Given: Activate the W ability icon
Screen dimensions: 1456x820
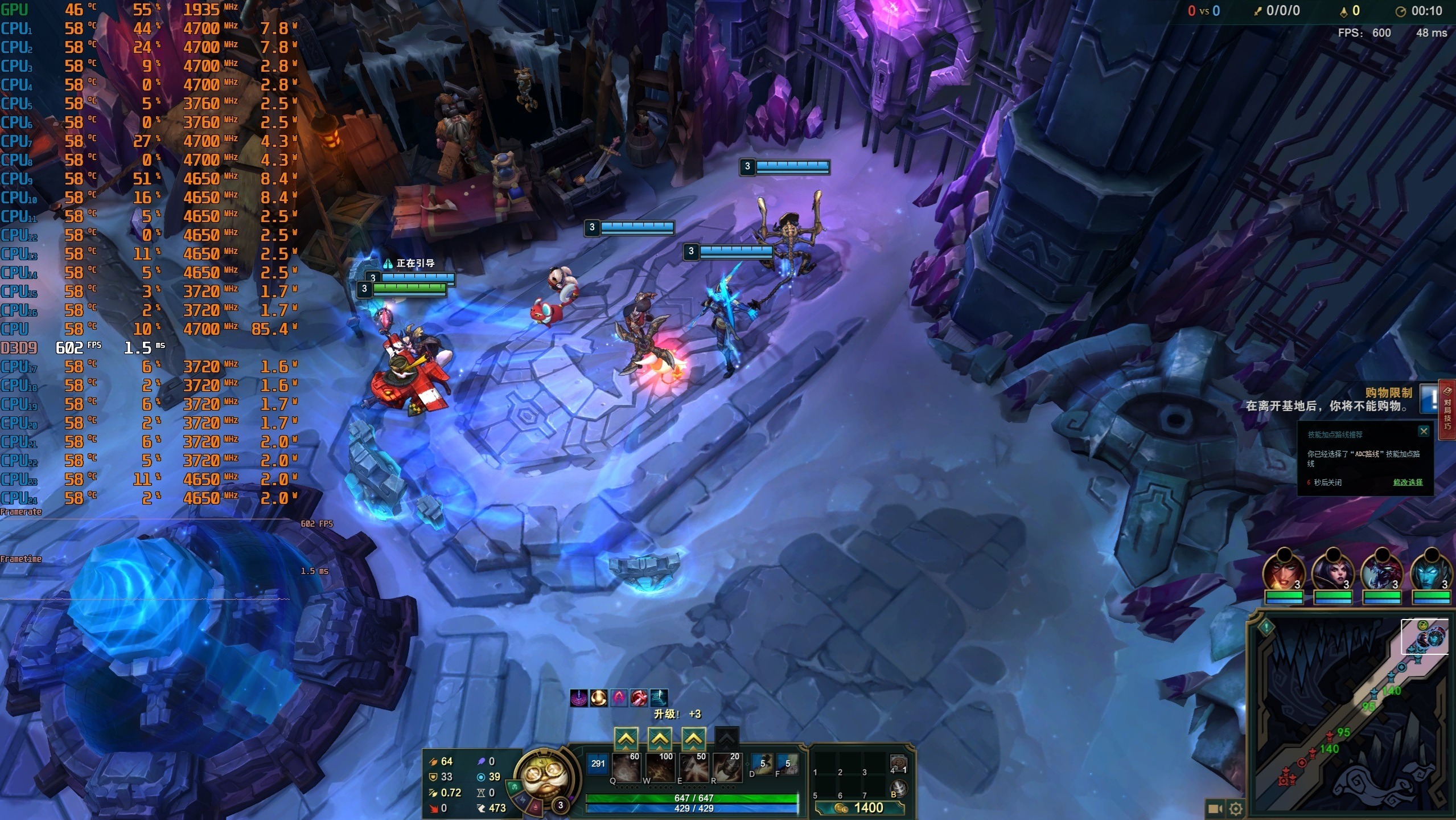Looking at the screenshot, I should 660,768.
